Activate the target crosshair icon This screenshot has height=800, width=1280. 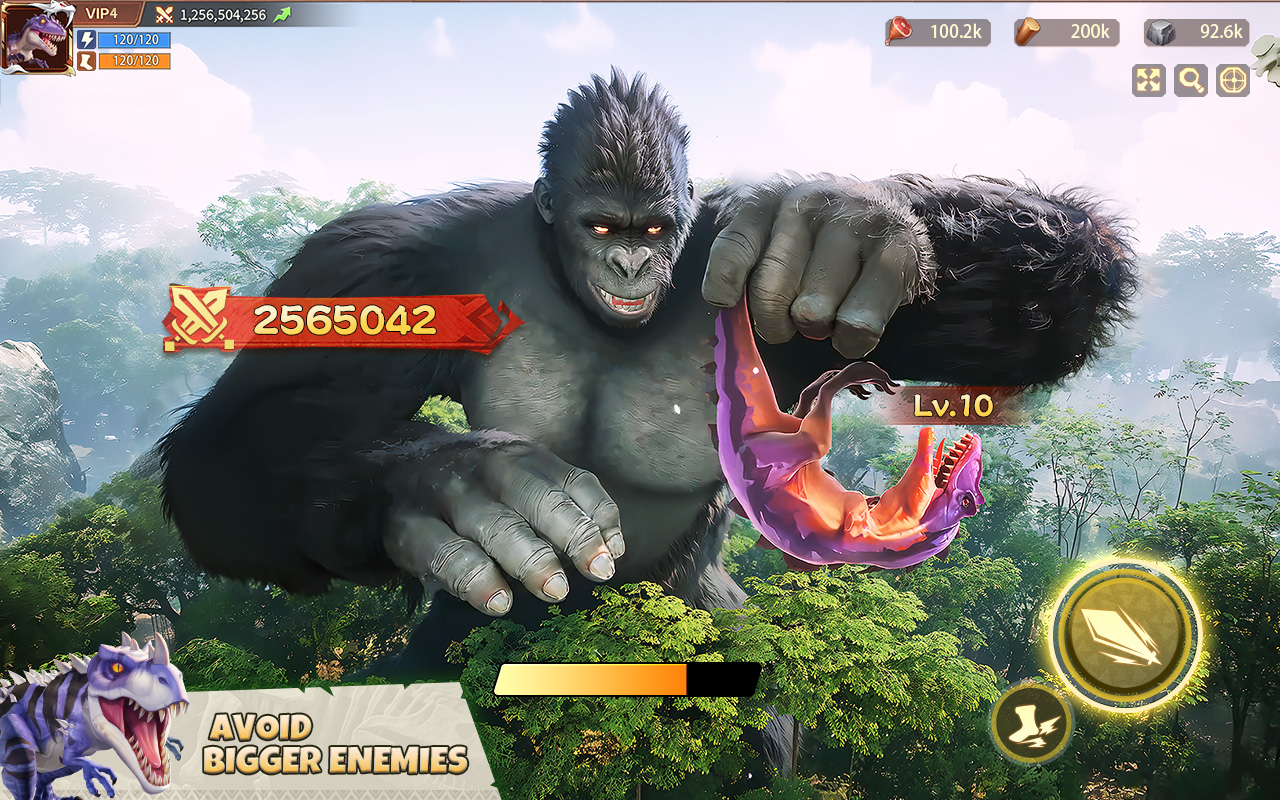(x=1231, y=80)
